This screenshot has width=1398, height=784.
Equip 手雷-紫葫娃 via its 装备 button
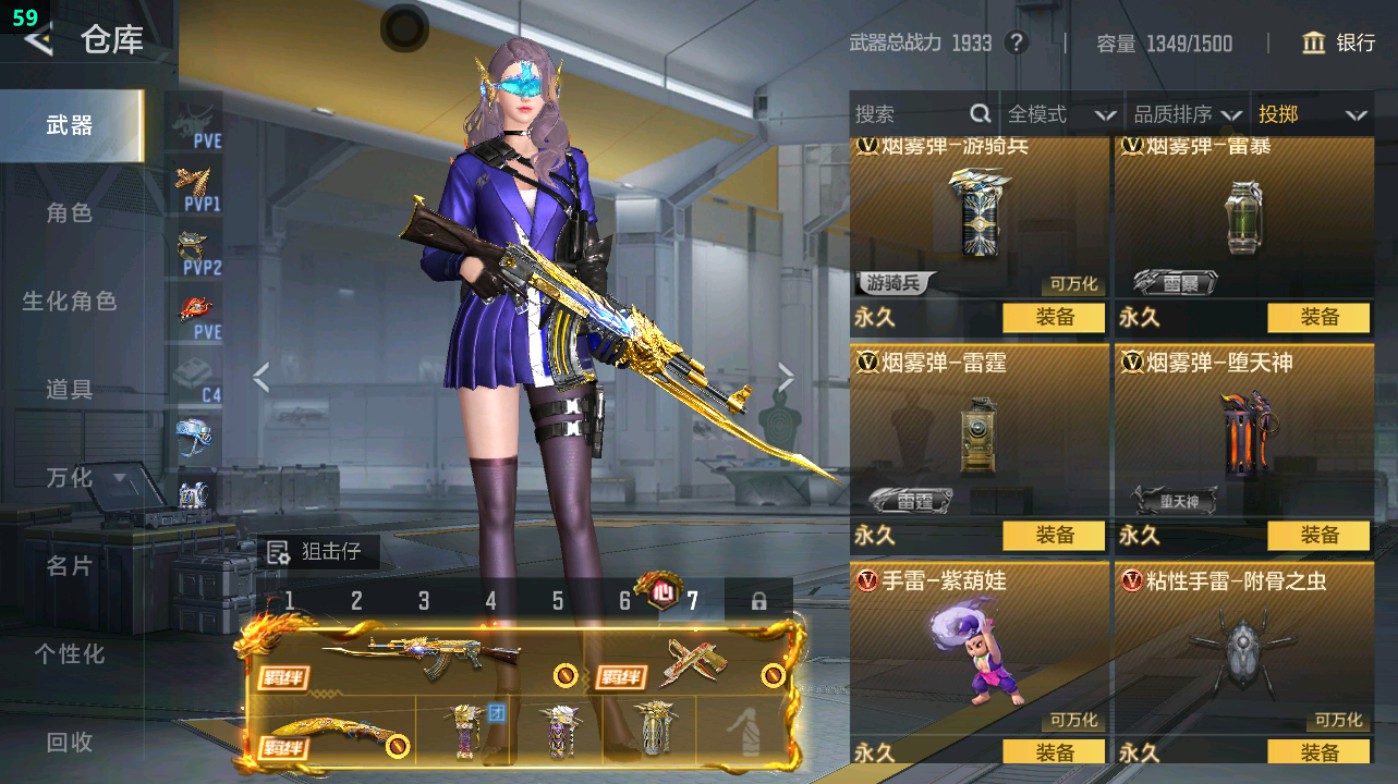coord(1054,753)
